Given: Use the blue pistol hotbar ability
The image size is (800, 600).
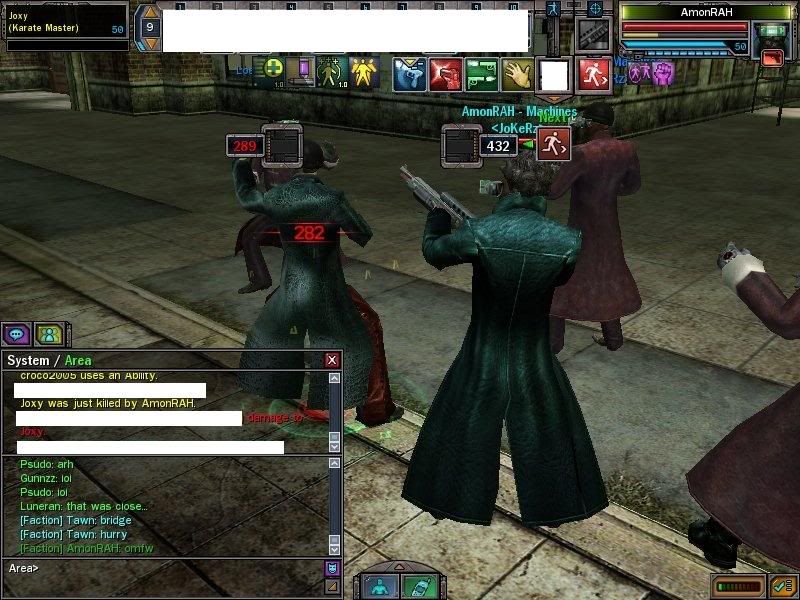Looking at the screenshot, I should pos(409,73).
